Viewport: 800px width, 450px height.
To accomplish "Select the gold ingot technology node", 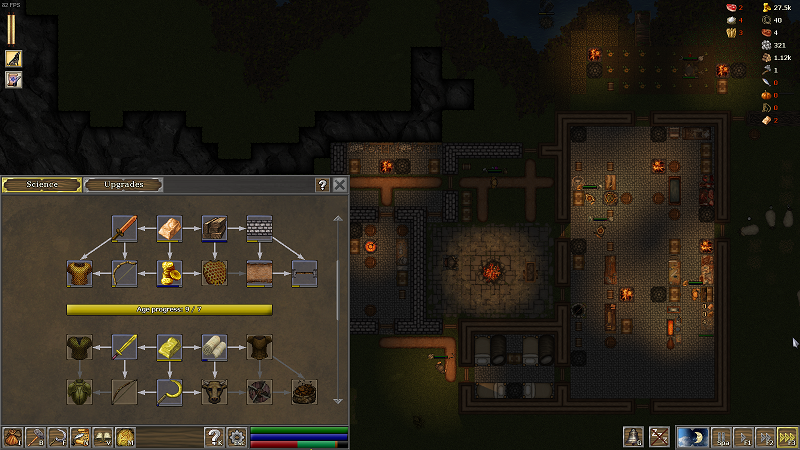I will coord(169,348).
